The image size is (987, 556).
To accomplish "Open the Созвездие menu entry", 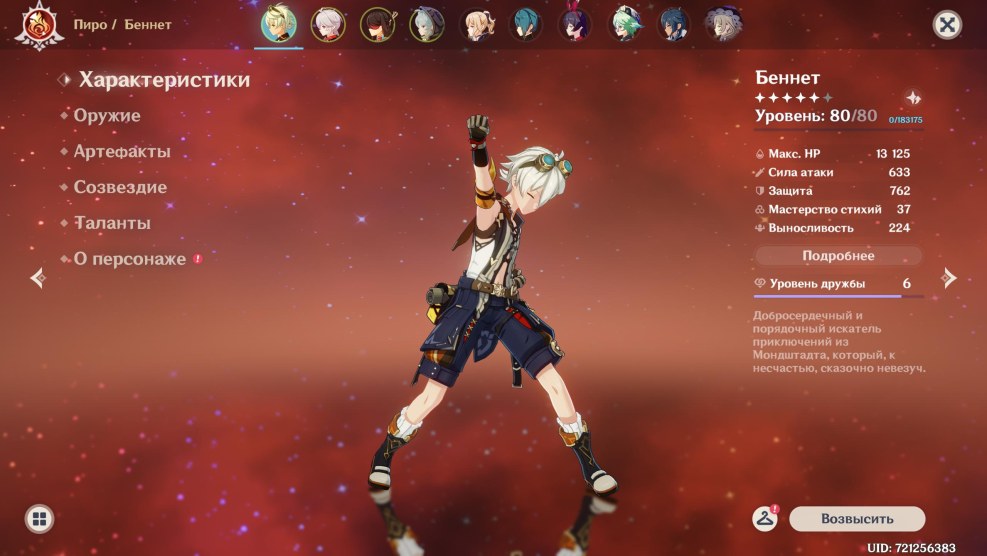I will [120, 188].
